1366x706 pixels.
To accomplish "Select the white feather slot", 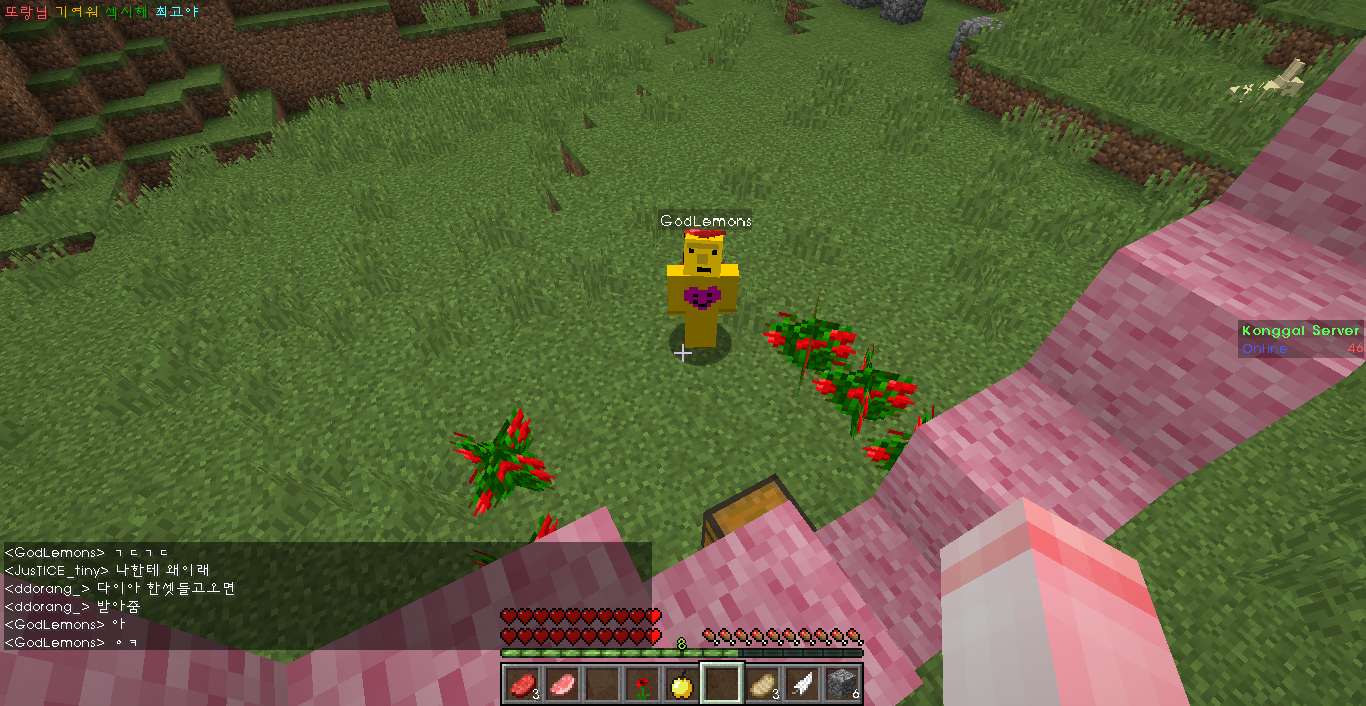I will (802, 685).
